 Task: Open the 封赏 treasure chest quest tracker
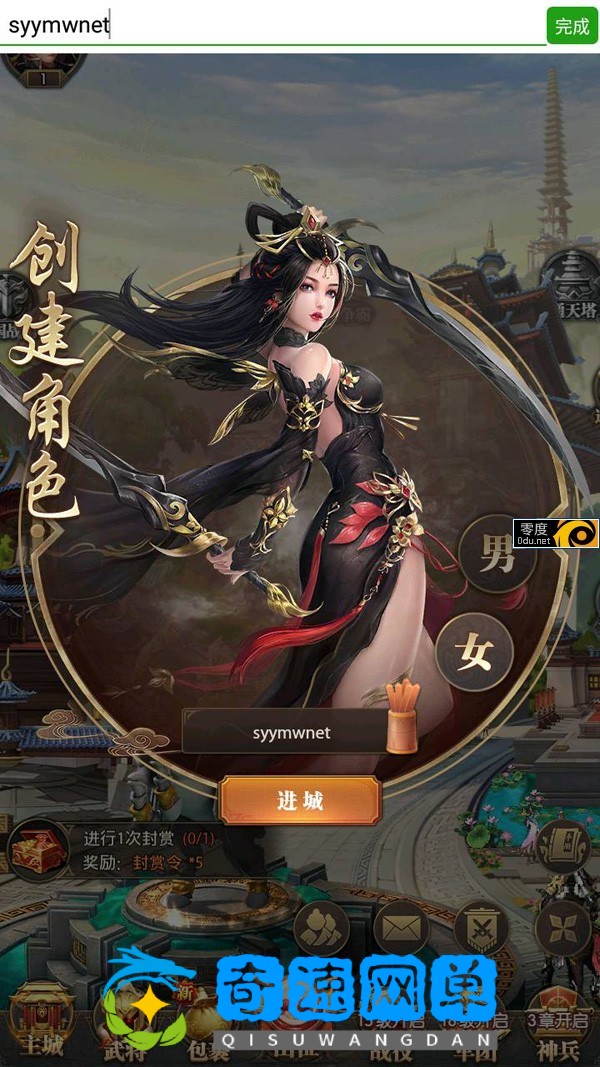(38, 850)
